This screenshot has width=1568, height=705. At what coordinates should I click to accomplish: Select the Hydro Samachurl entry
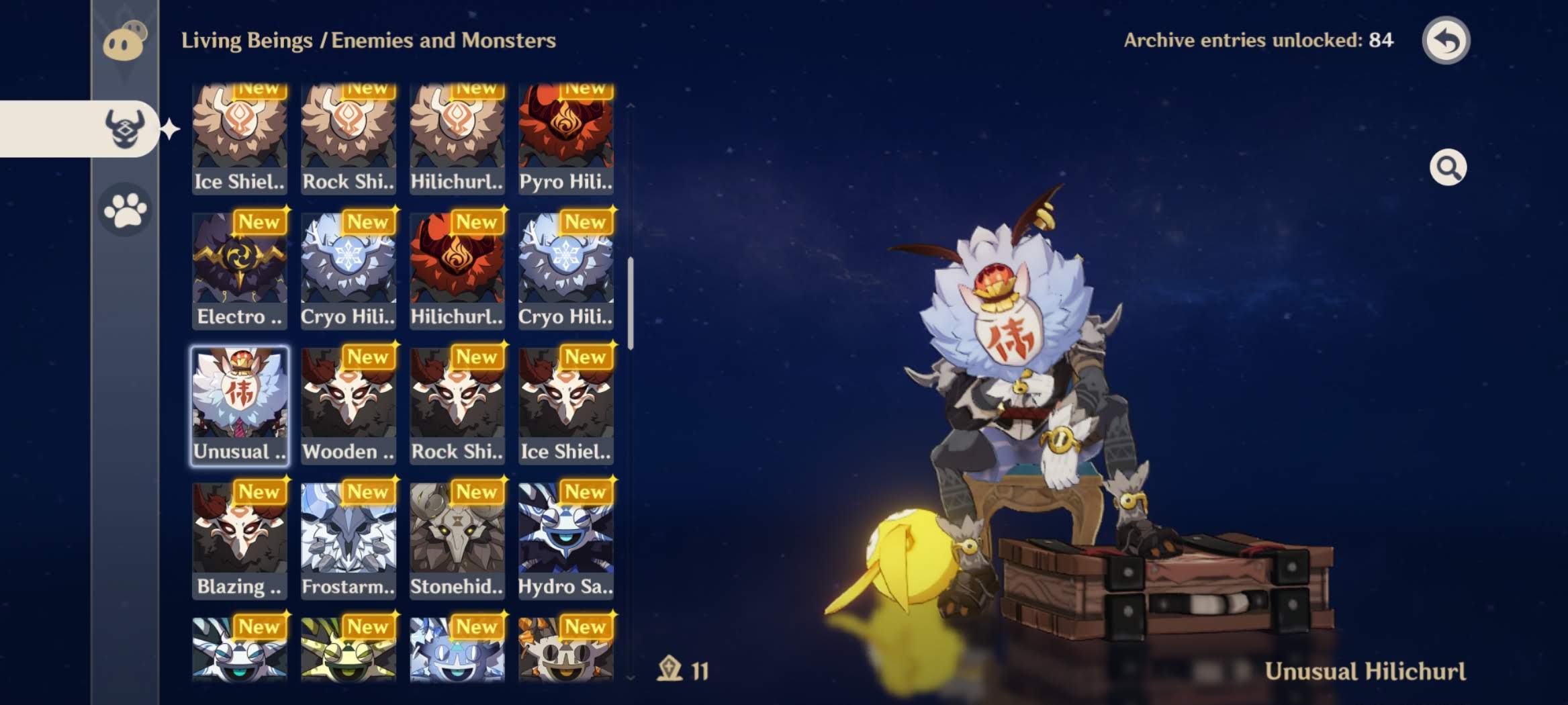(565, 540)
